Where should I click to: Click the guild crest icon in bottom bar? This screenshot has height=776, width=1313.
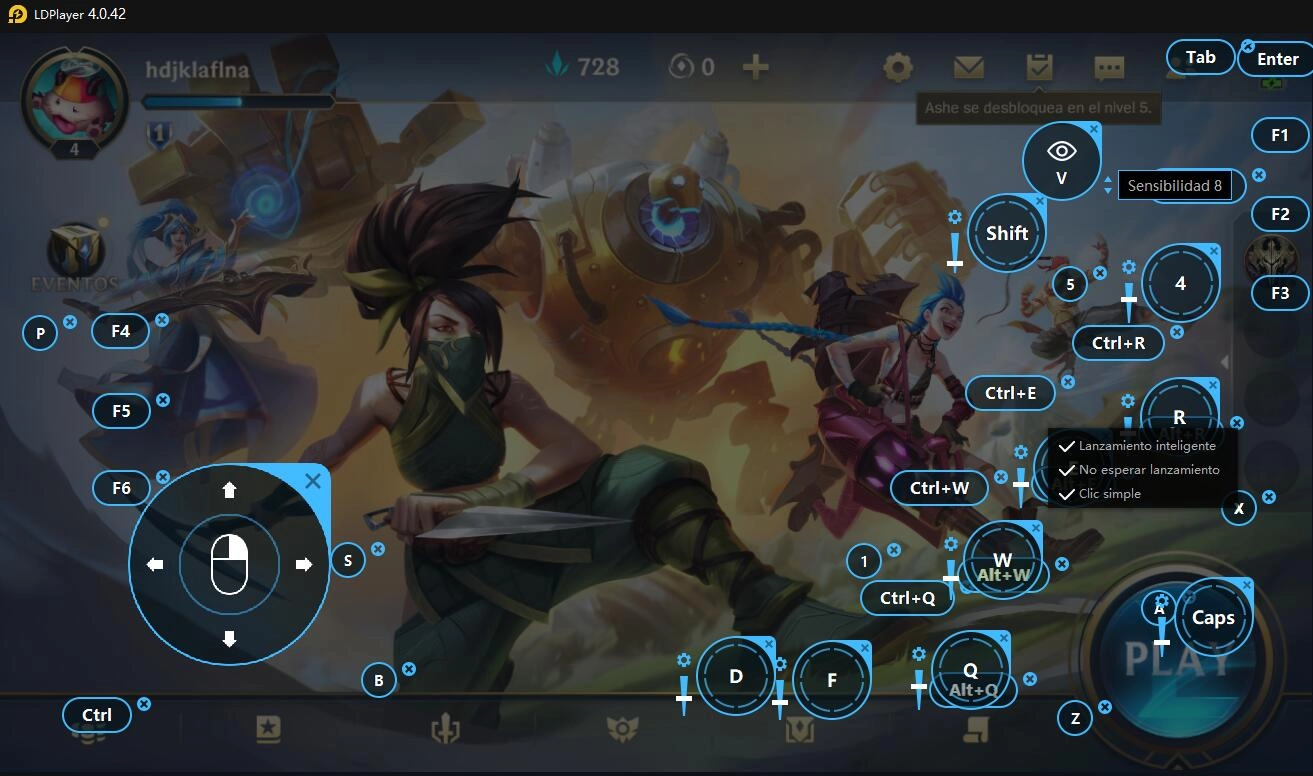623,731
